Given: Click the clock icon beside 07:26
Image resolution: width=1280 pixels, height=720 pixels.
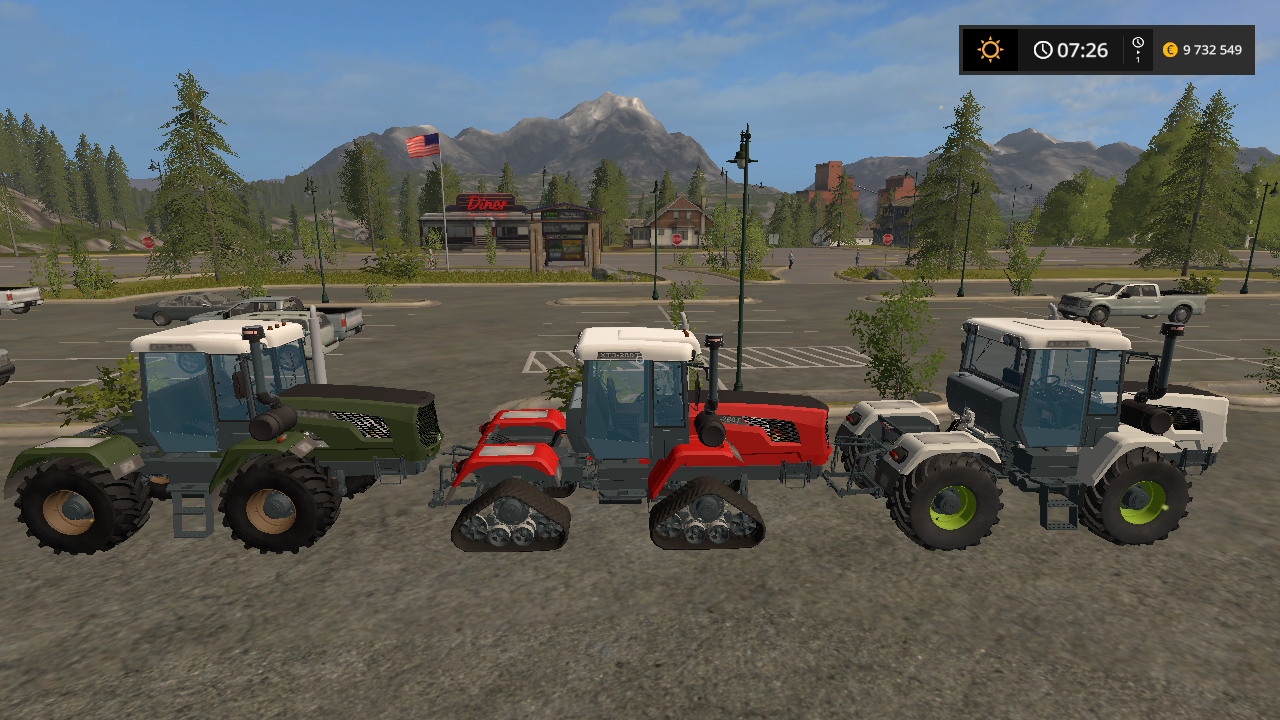Looking at the screenshot, I should click(x=1043, y=49).
